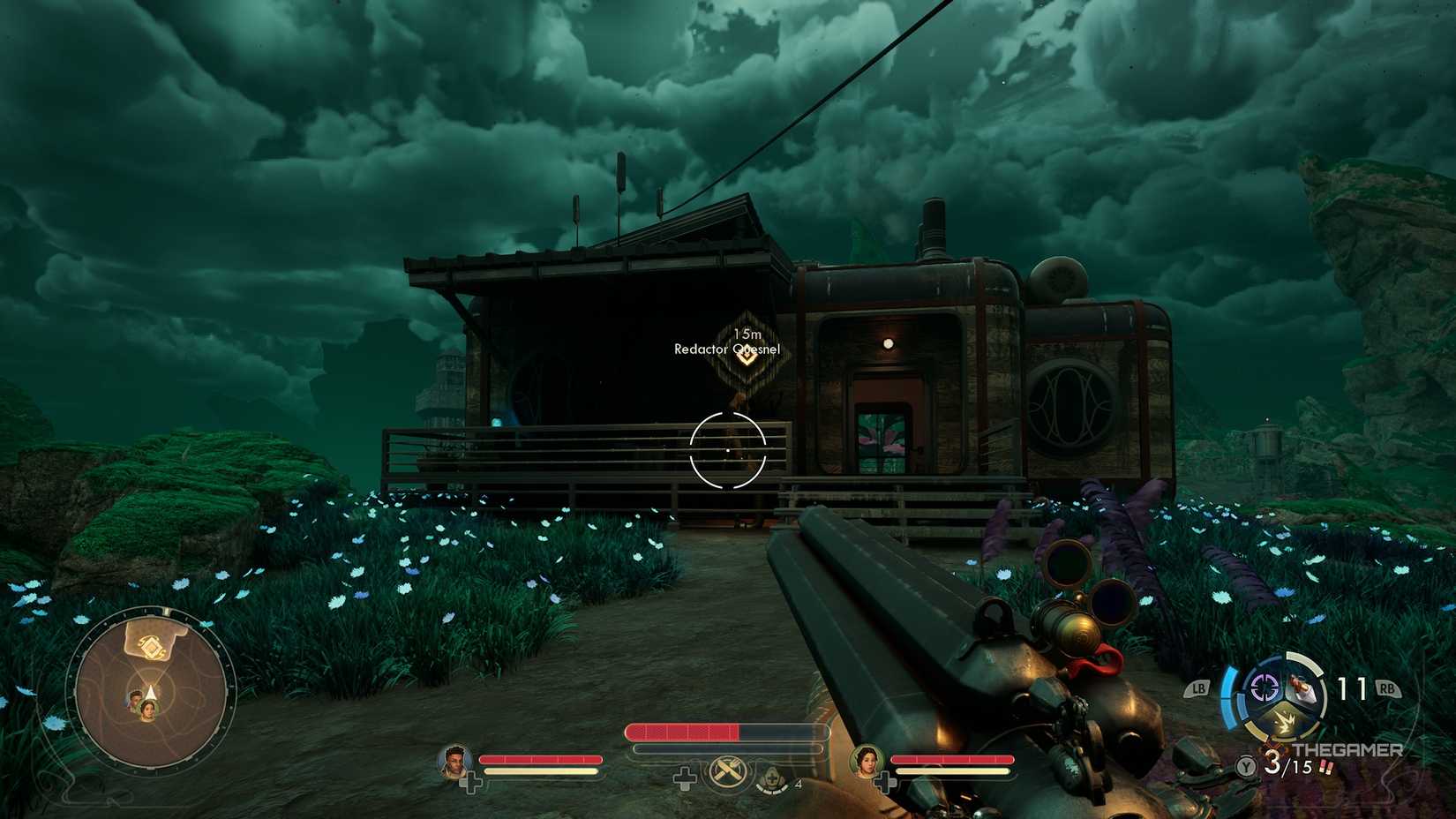Select the purple targeting reticle on the ammo wheel

1264,687
